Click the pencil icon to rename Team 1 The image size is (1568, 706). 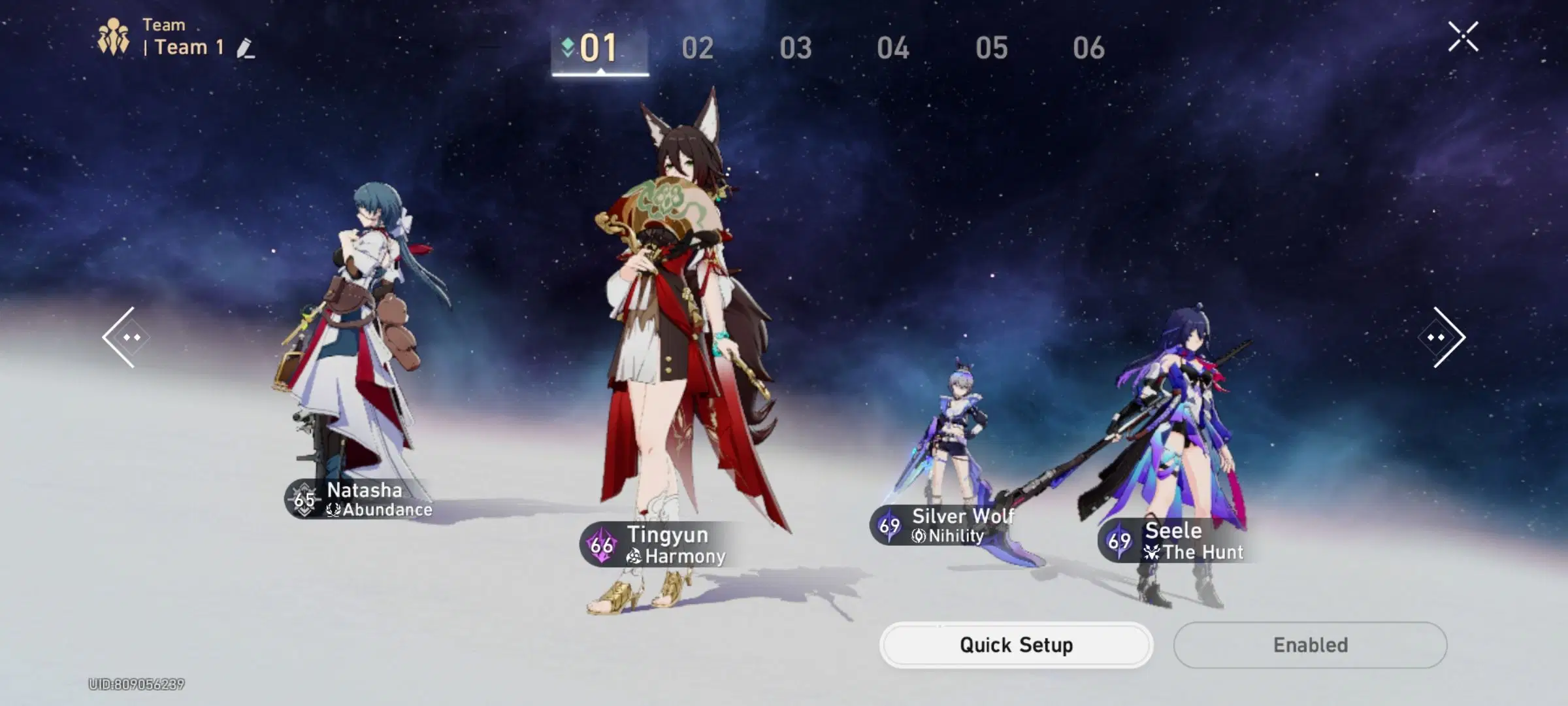coord(242,47)
